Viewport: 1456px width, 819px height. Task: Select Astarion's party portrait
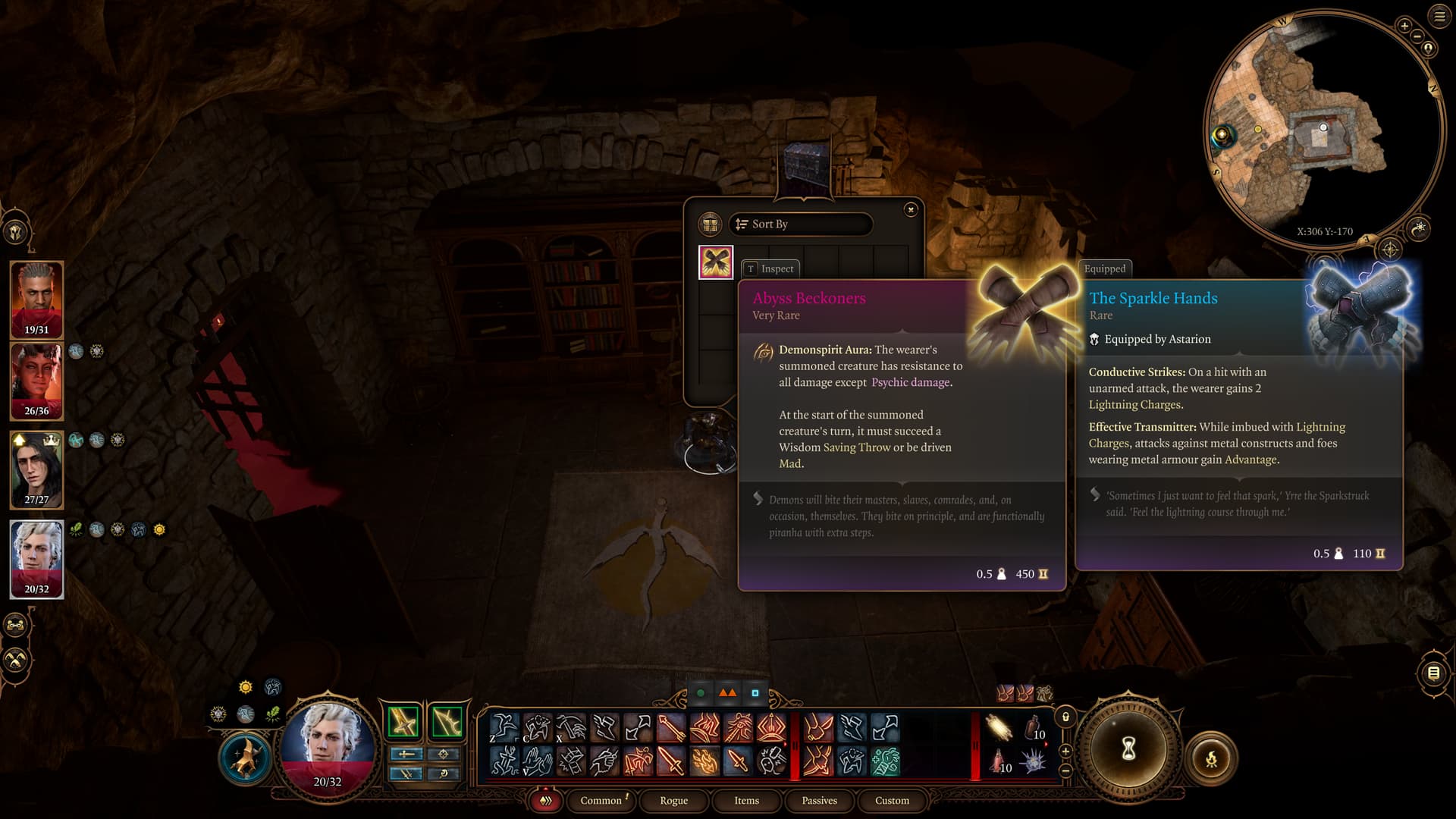click(36, 558)
